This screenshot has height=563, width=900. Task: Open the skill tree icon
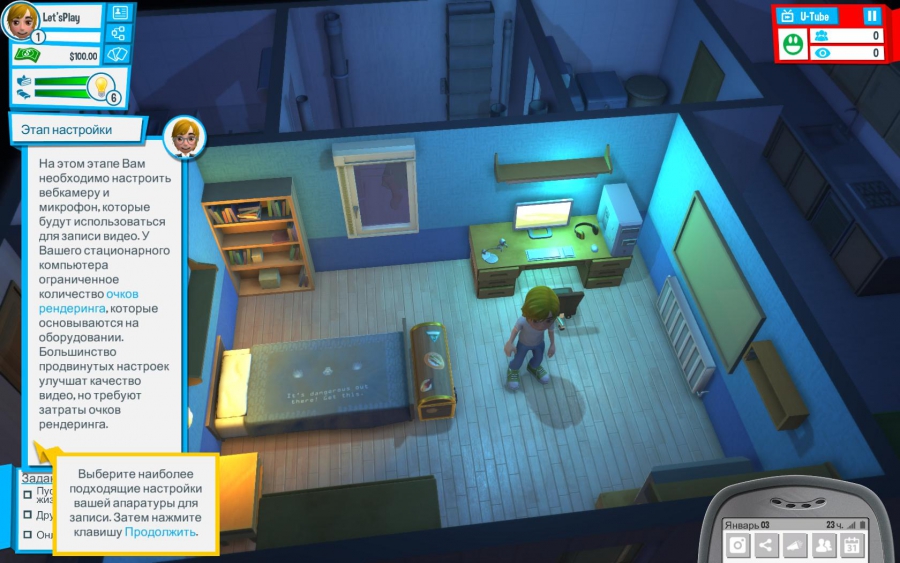click(120, 34)
